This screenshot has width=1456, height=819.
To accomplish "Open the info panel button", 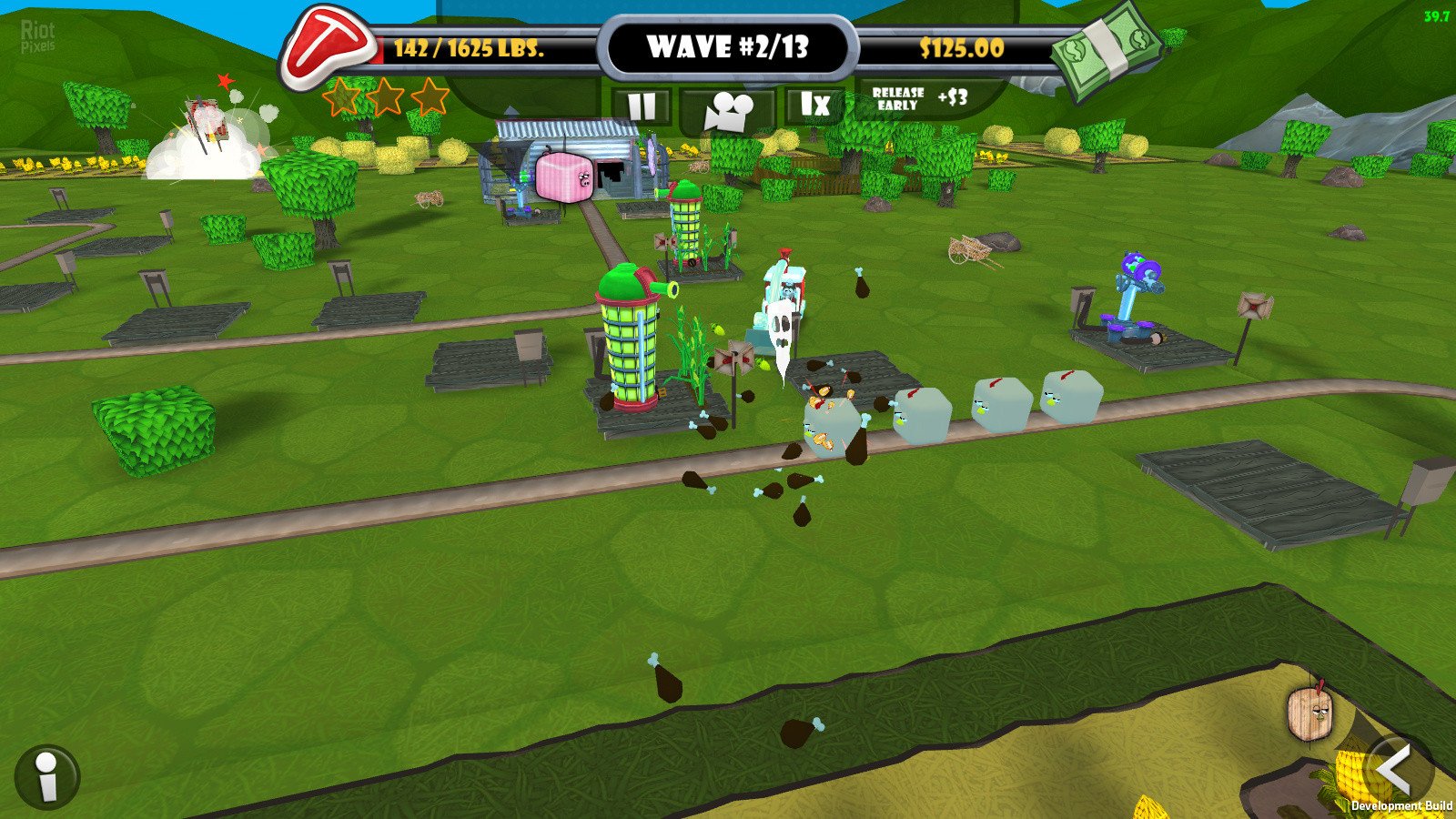I will click(x=47, y=778).
